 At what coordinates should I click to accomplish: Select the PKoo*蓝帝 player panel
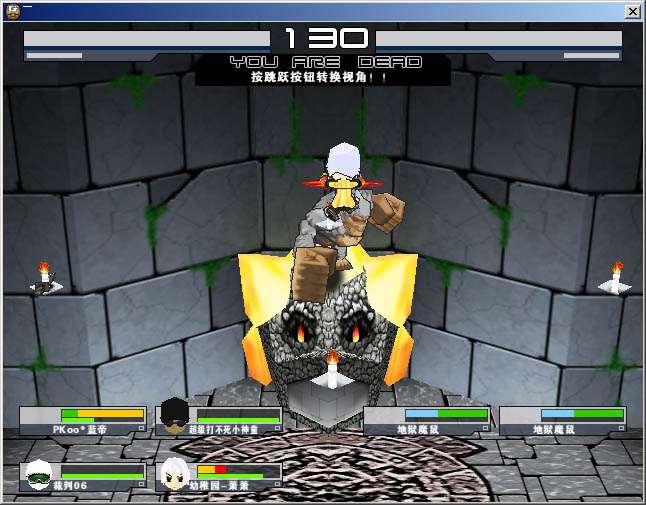click(x=83, y=421)
